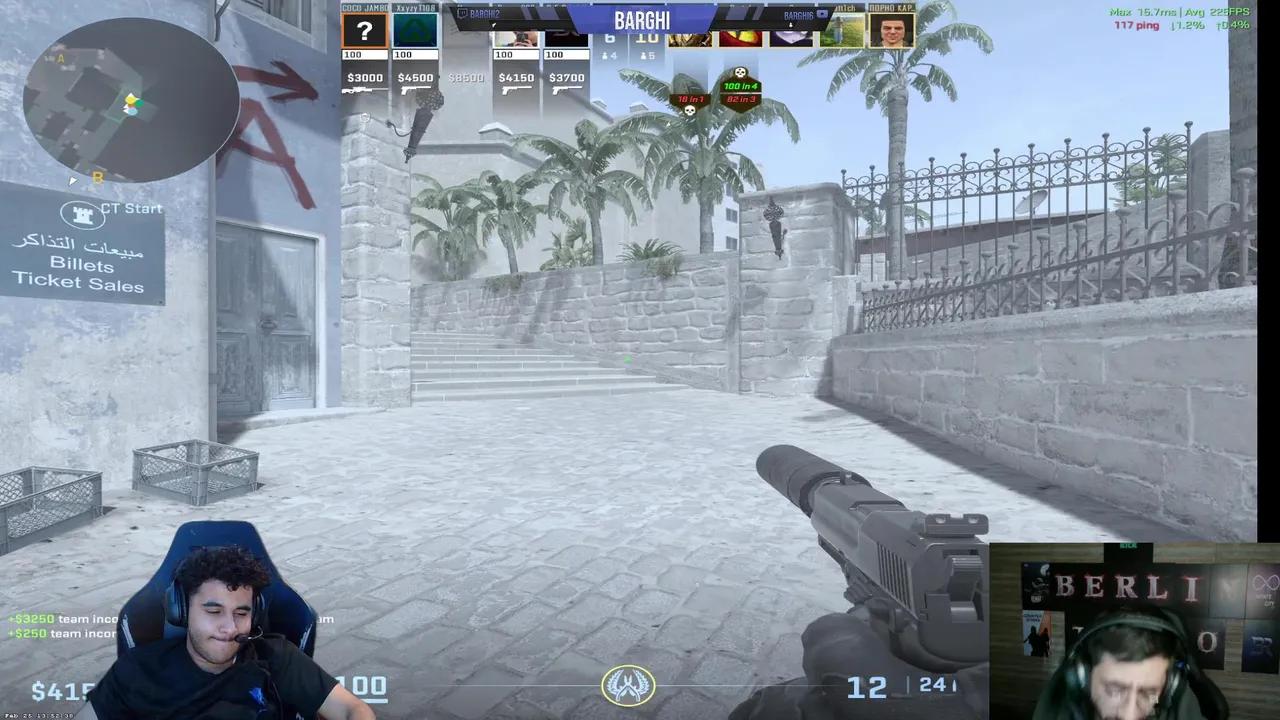Open the minimap in the top-left corner
Viewport: 1280px width, 720px height.
tap(130, 100)
